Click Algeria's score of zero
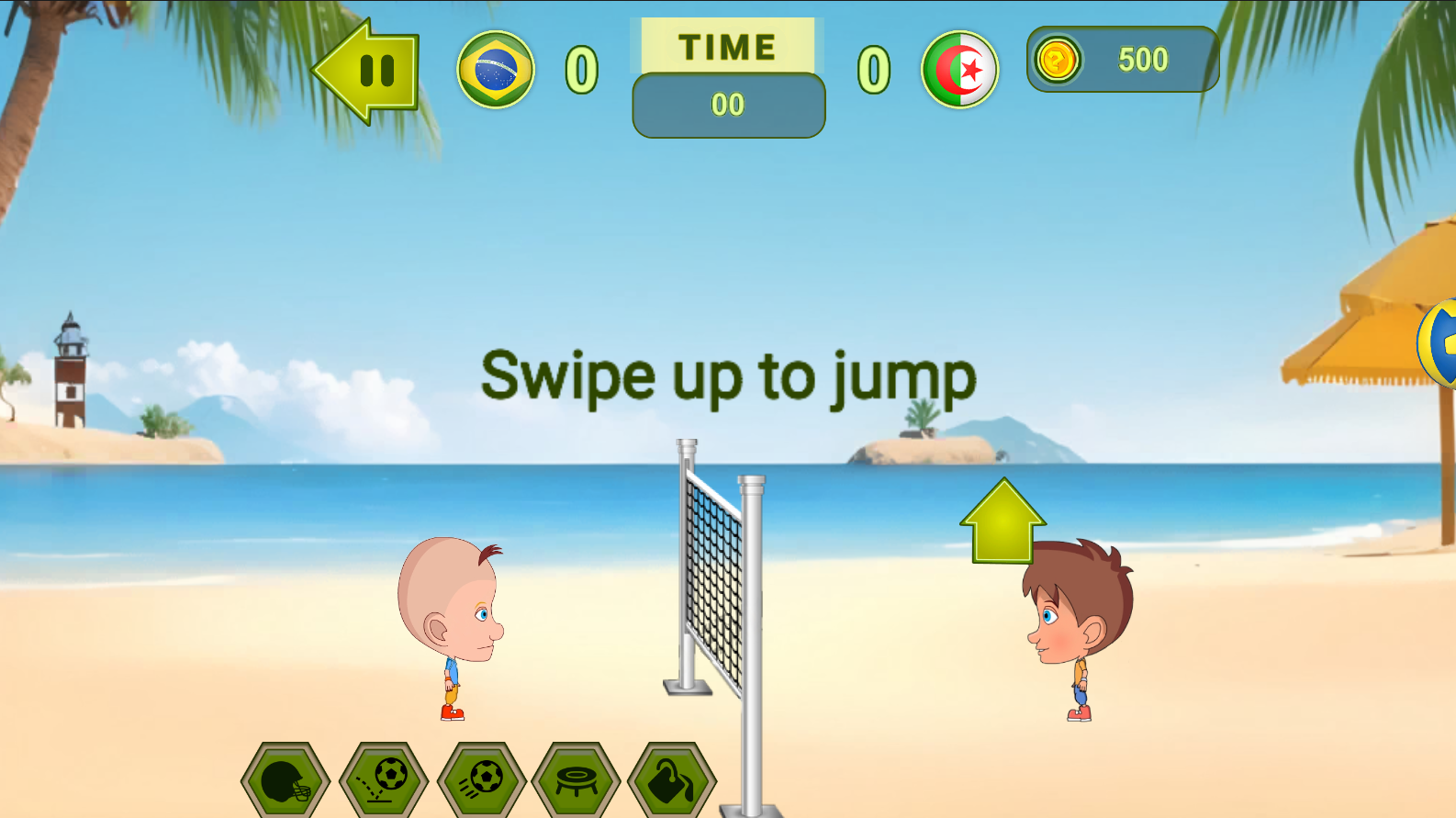The width and height of the screenshot is (1456, 818). pos(872,70)
